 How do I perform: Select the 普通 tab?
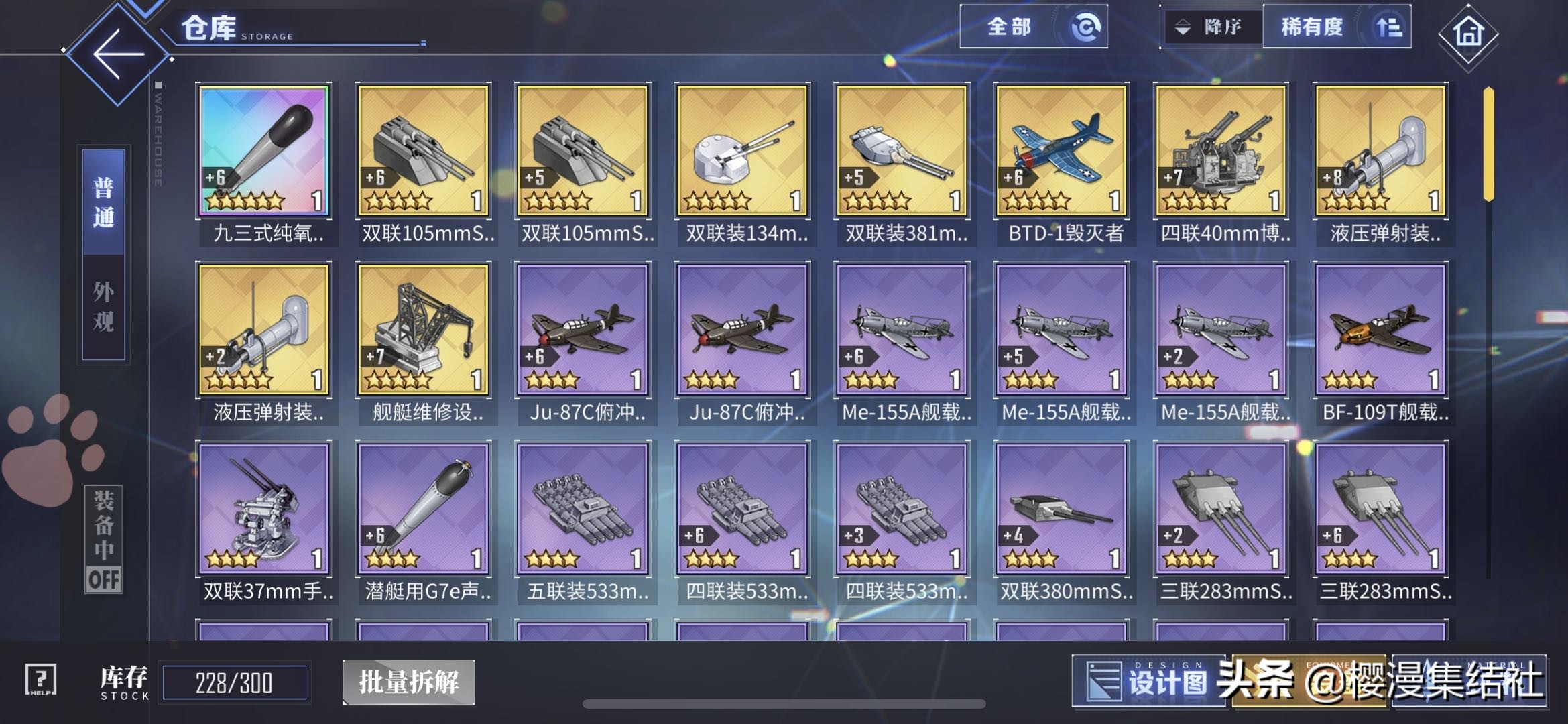click(103, 202)
